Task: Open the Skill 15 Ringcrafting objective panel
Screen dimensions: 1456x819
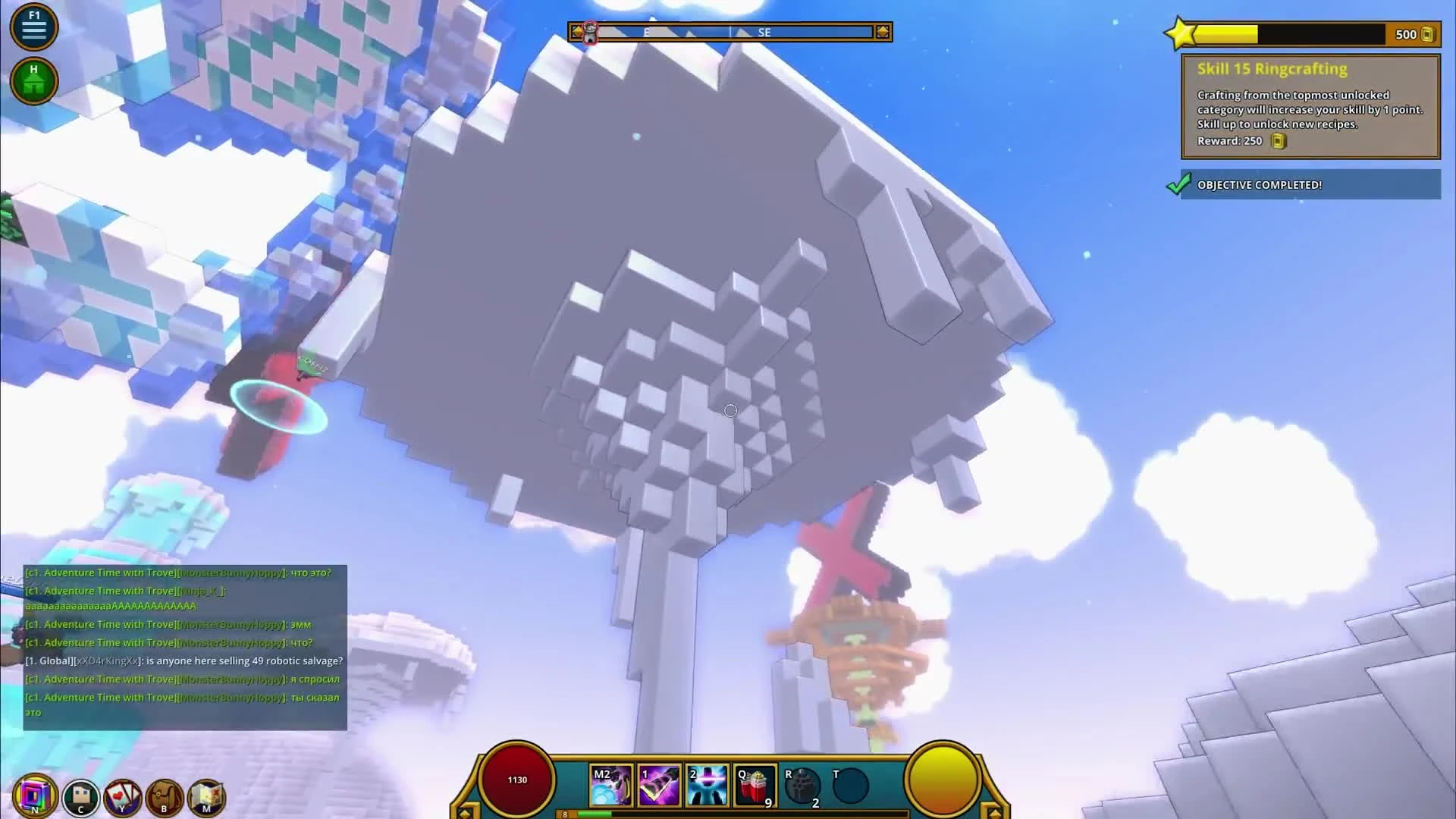Action: pos(1310,106)
